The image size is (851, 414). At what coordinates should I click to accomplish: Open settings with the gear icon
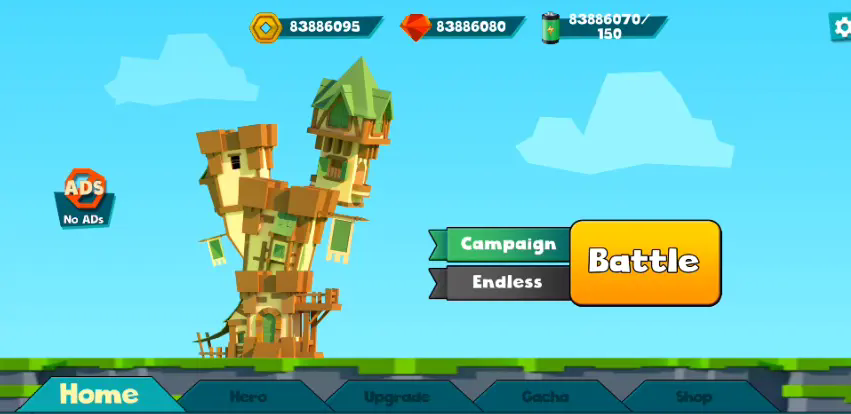click(x=842, y=27)
